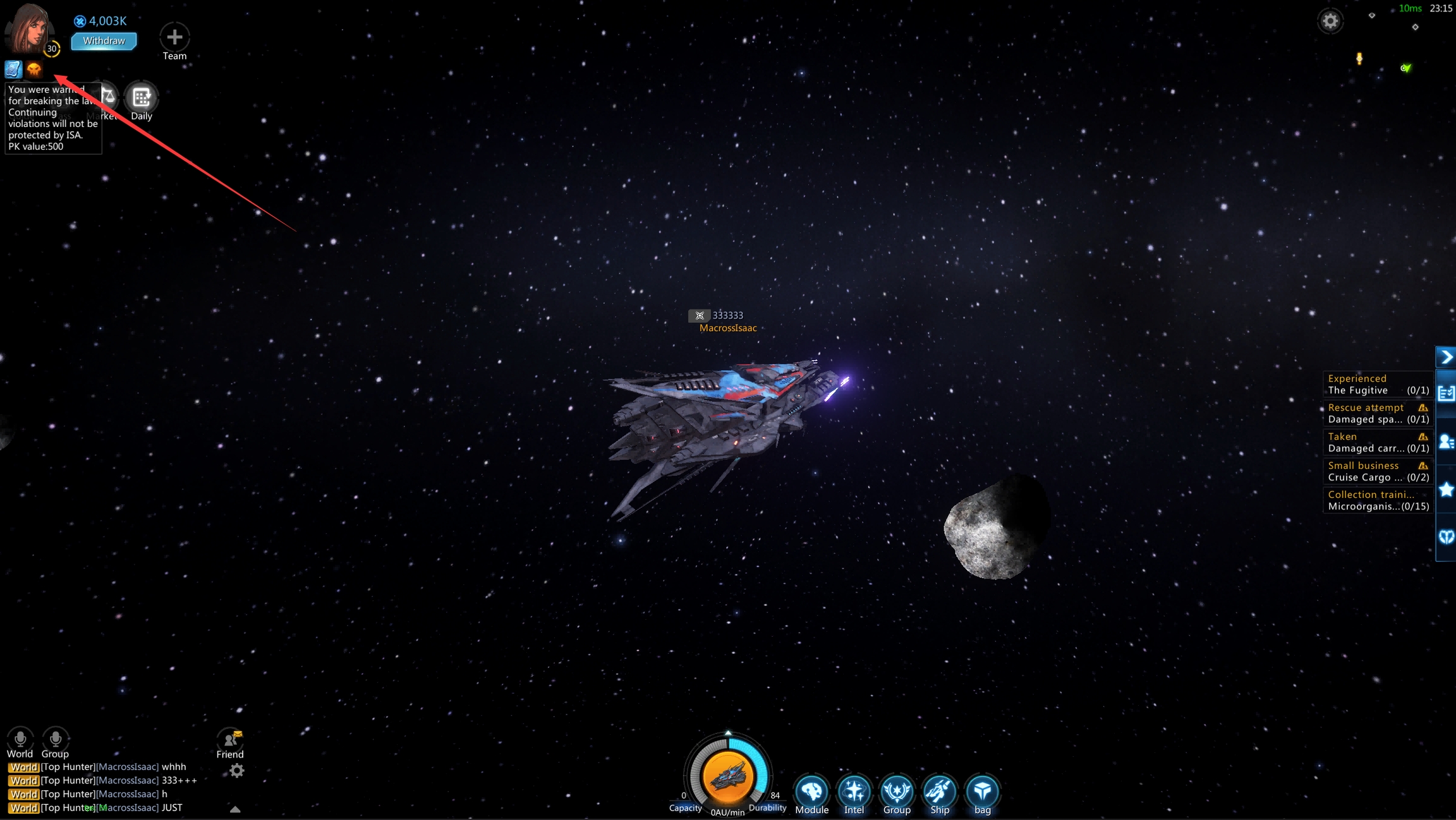Select The Fugitive quest tracker entry
Screen dimensions: 1456x820
1378,384
